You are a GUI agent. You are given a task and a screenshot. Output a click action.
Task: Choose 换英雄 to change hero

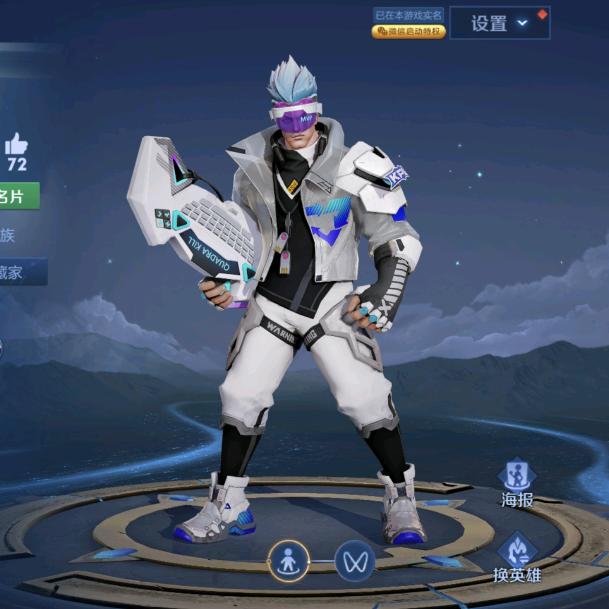pyautogui.click(x=517, y=558)
